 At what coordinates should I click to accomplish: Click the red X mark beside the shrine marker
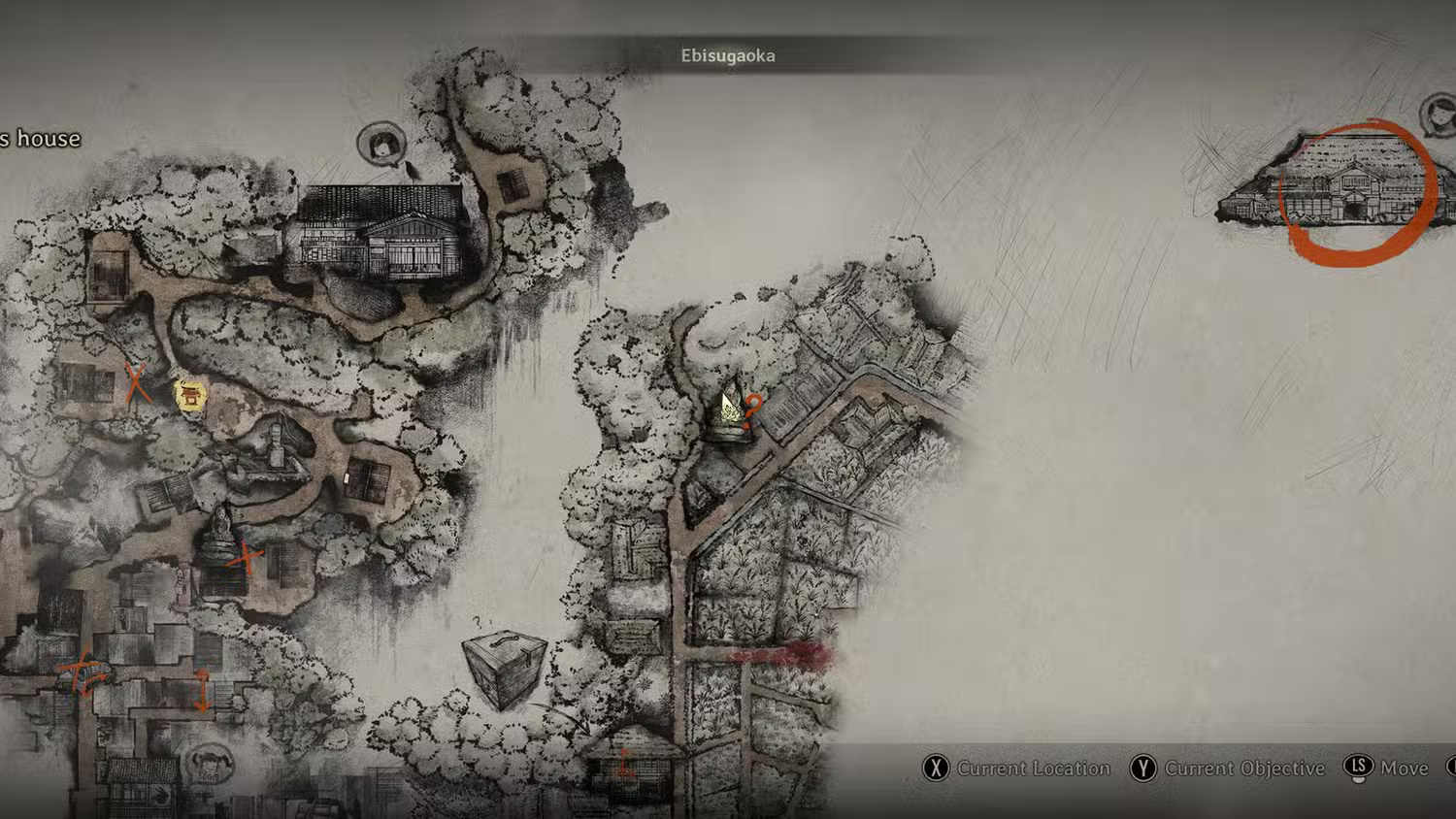coord(137,383)
